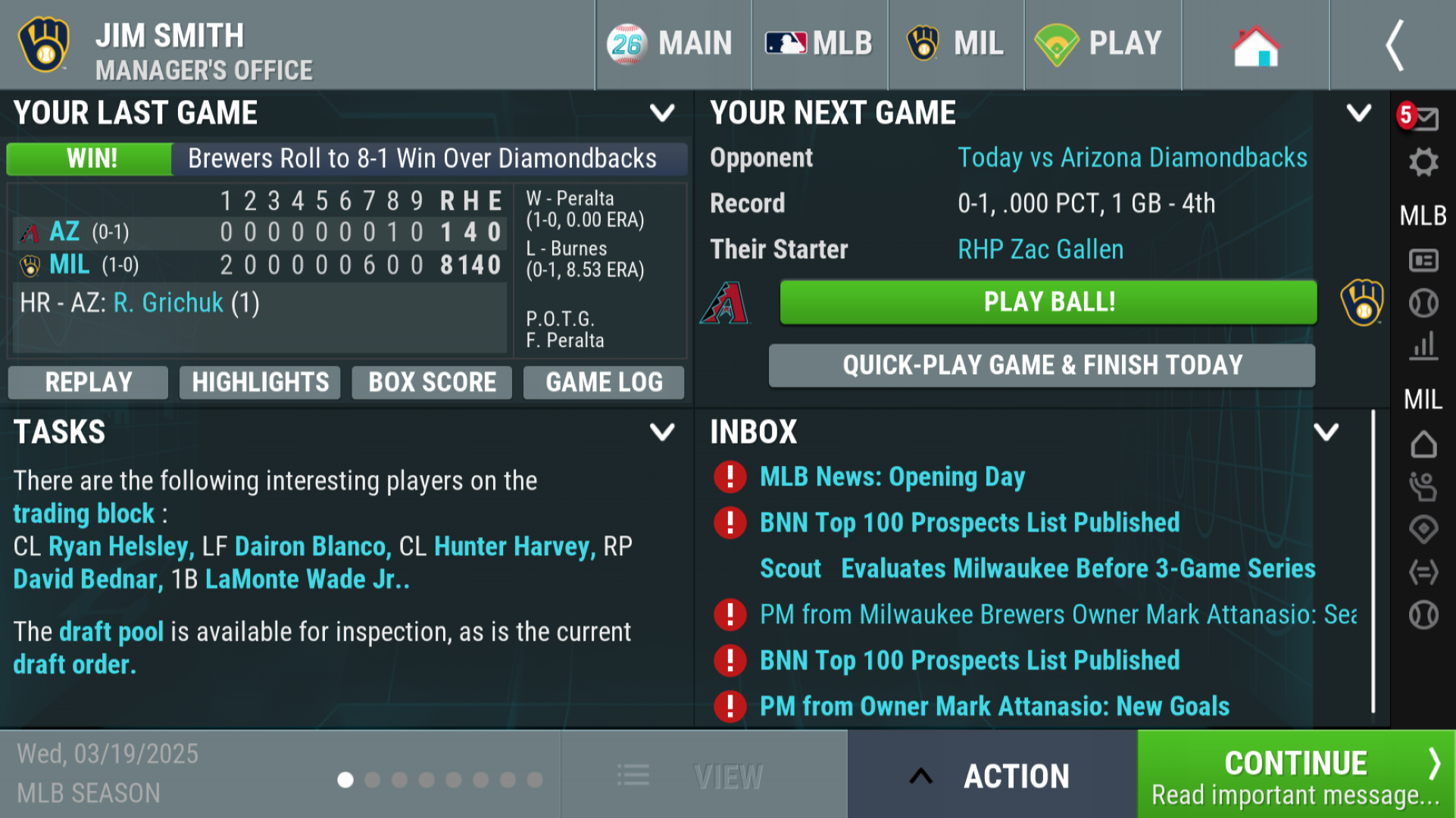
Task: Click PLAY BALL! to start the game
Action: pos(1048,301)
